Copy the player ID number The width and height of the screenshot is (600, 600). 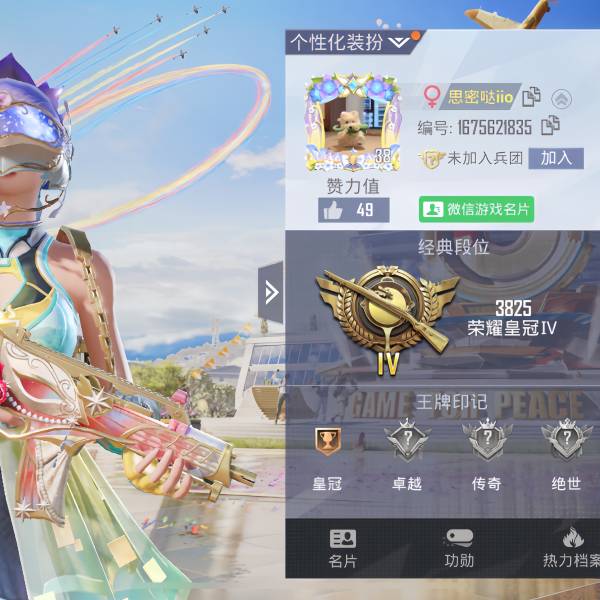click(x=549, y=126)
